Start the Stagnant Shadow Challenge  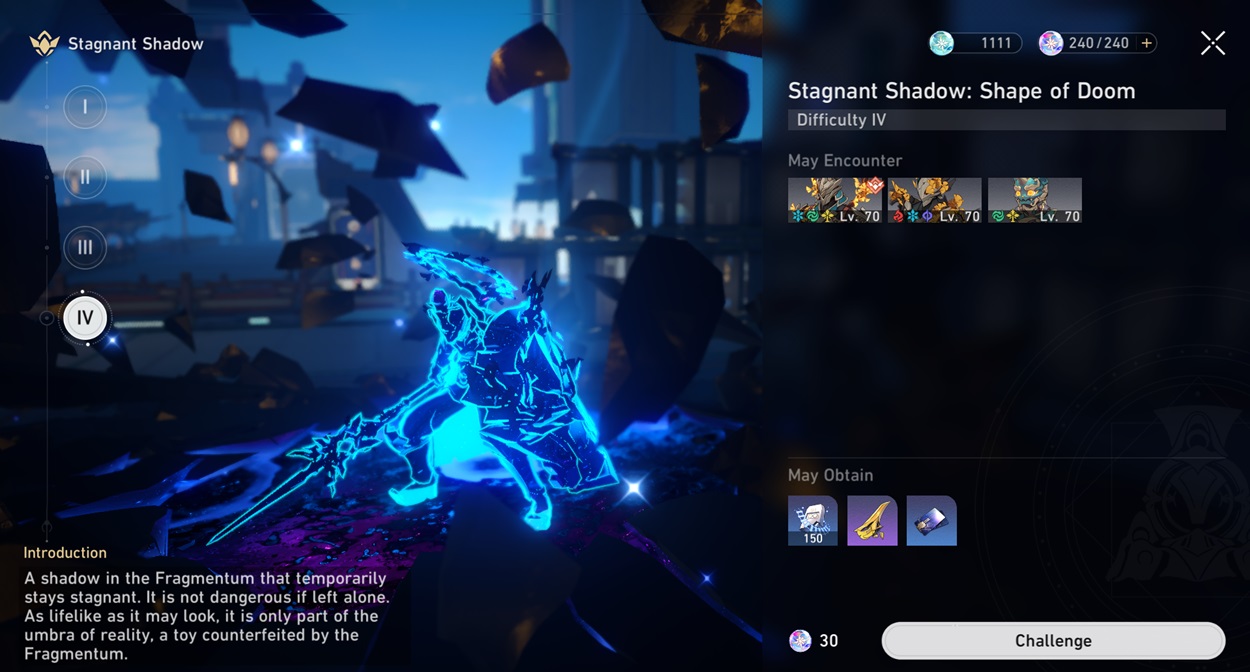[x=1053, y=641]
